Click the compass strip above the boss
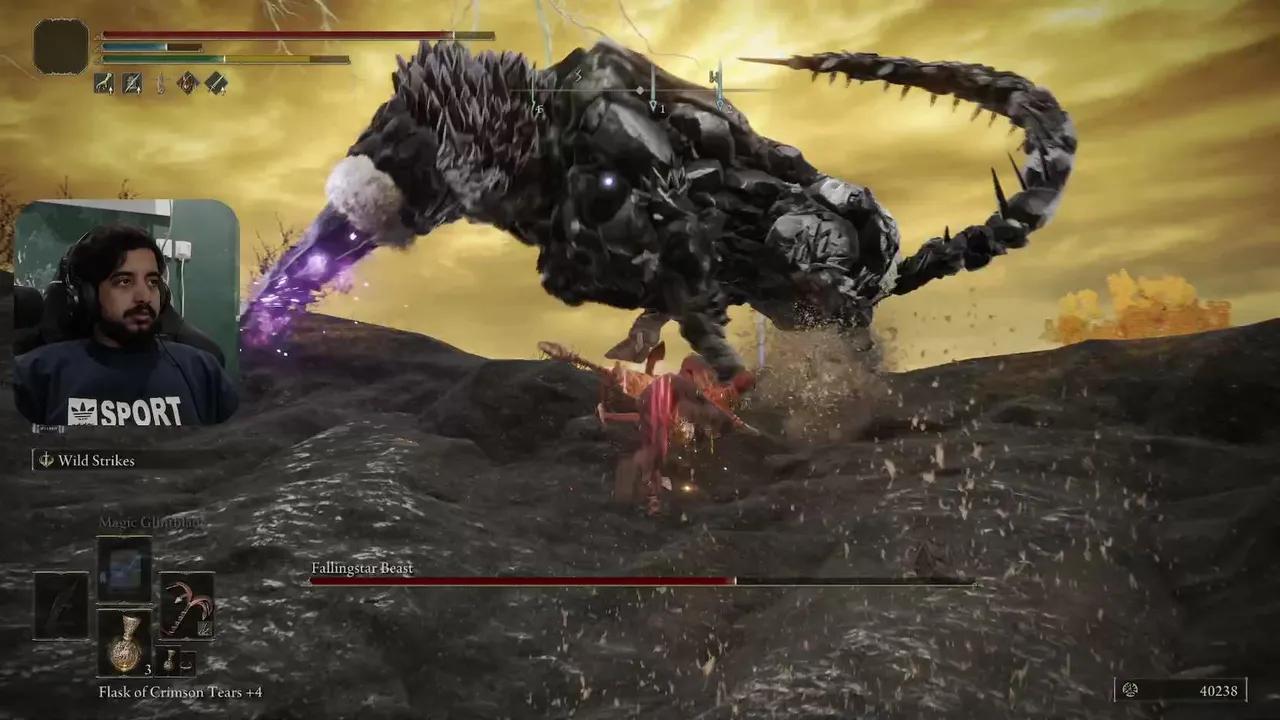The height and width of the screenshot is (720, 1280). [x=640, y=90]
